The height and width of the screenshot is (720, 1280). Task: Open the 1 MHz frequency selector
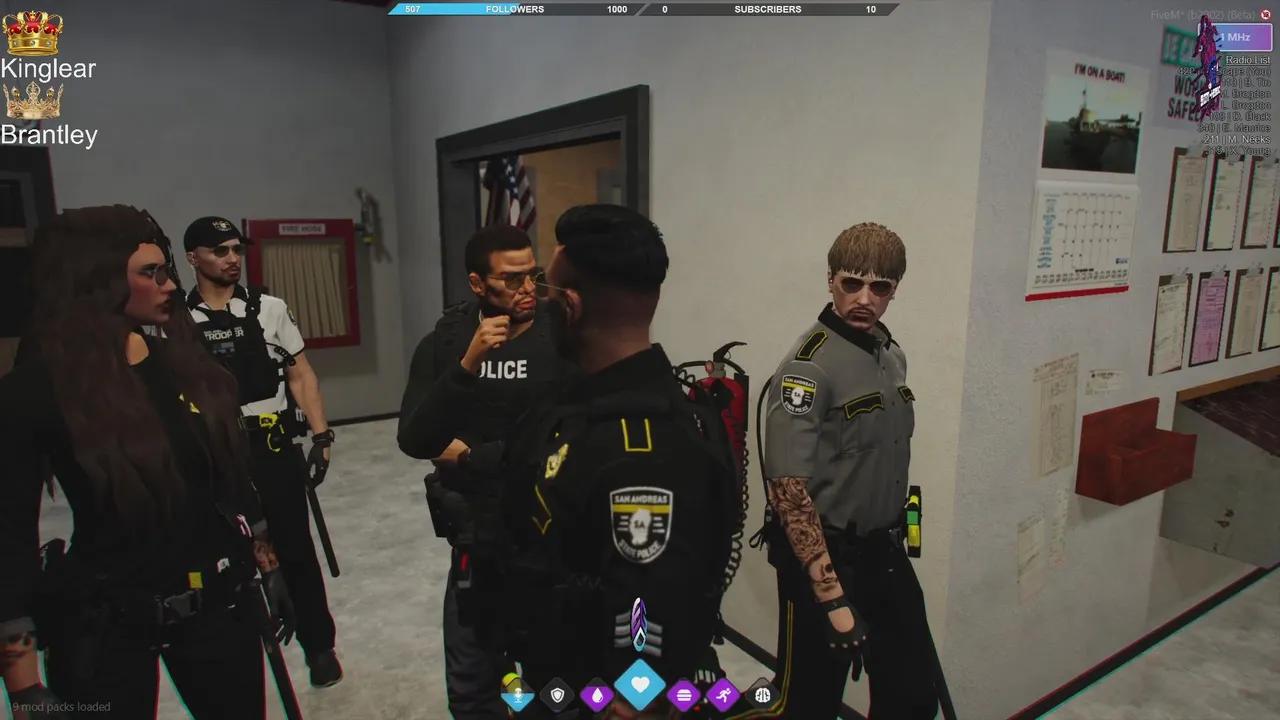point(1238,36)
